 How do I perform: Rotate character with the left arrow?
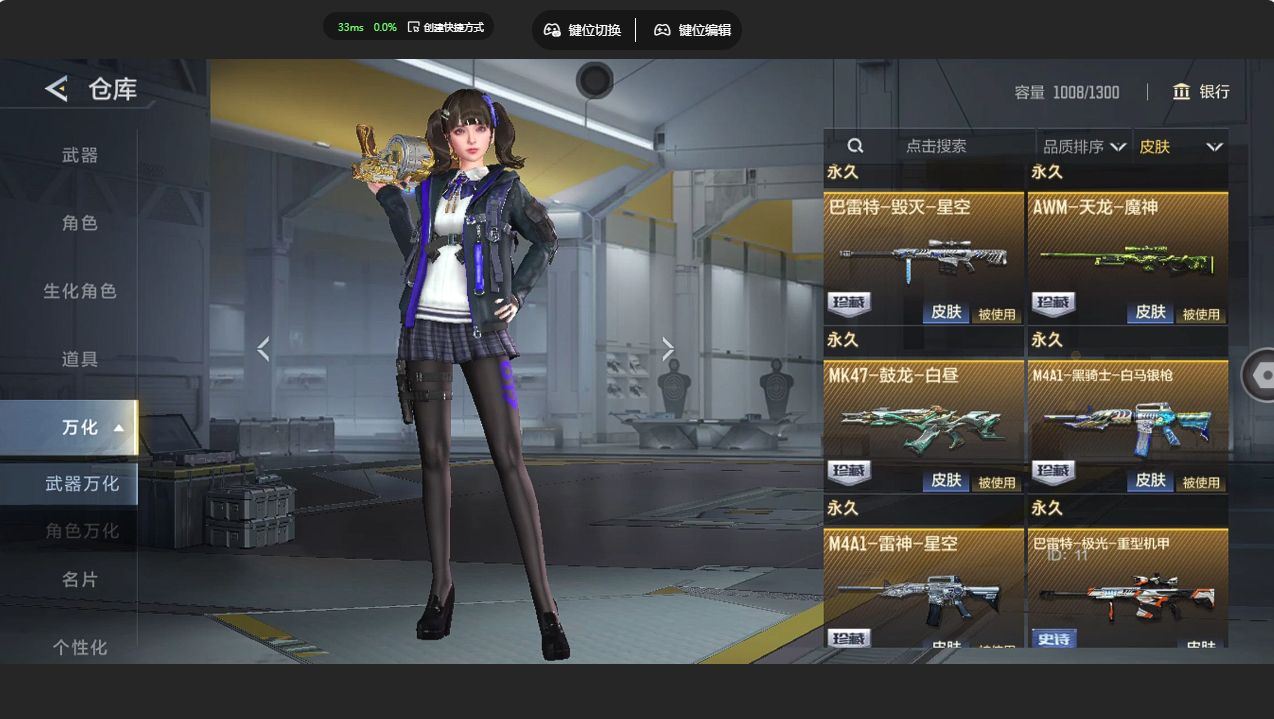(x=263, y=349)
